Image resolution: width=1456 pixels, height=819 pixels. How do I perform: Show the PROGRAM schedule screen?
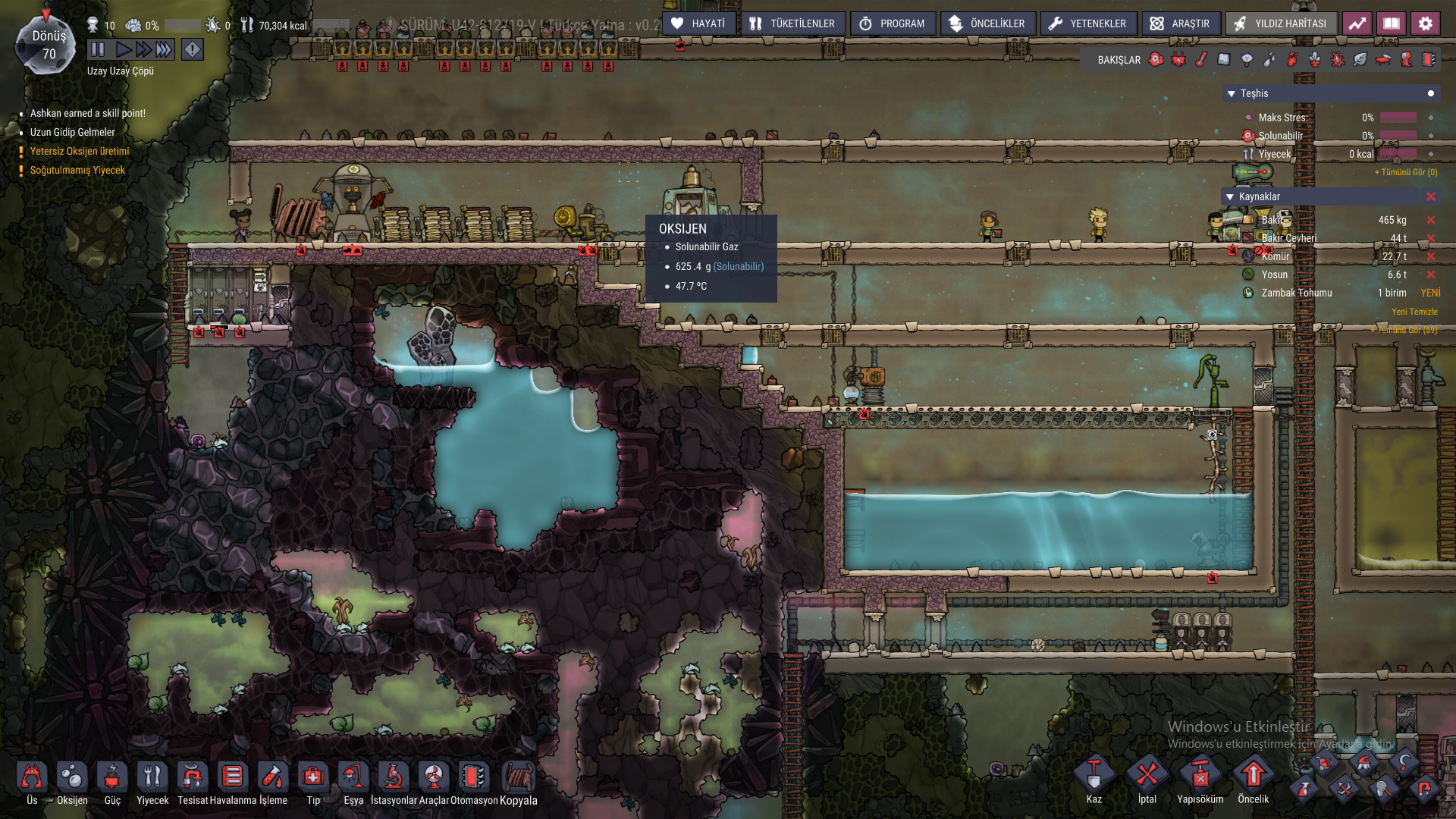(x=893, y=24)
